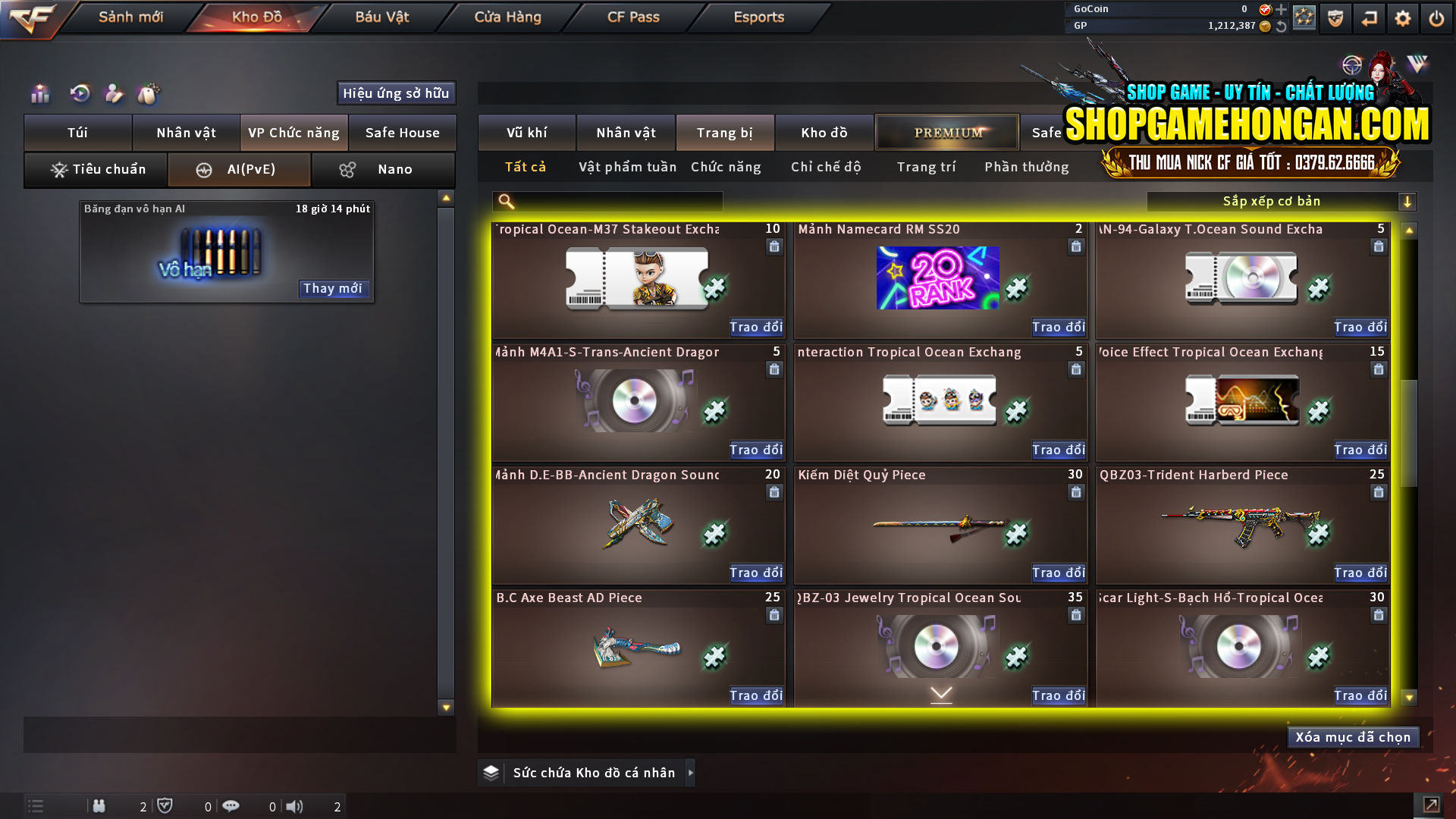Image resolution: width=1456 pixels, height=819 pixels.
Task: Click the magnifier icon in the search bar
Action: [x=504, y=201]
